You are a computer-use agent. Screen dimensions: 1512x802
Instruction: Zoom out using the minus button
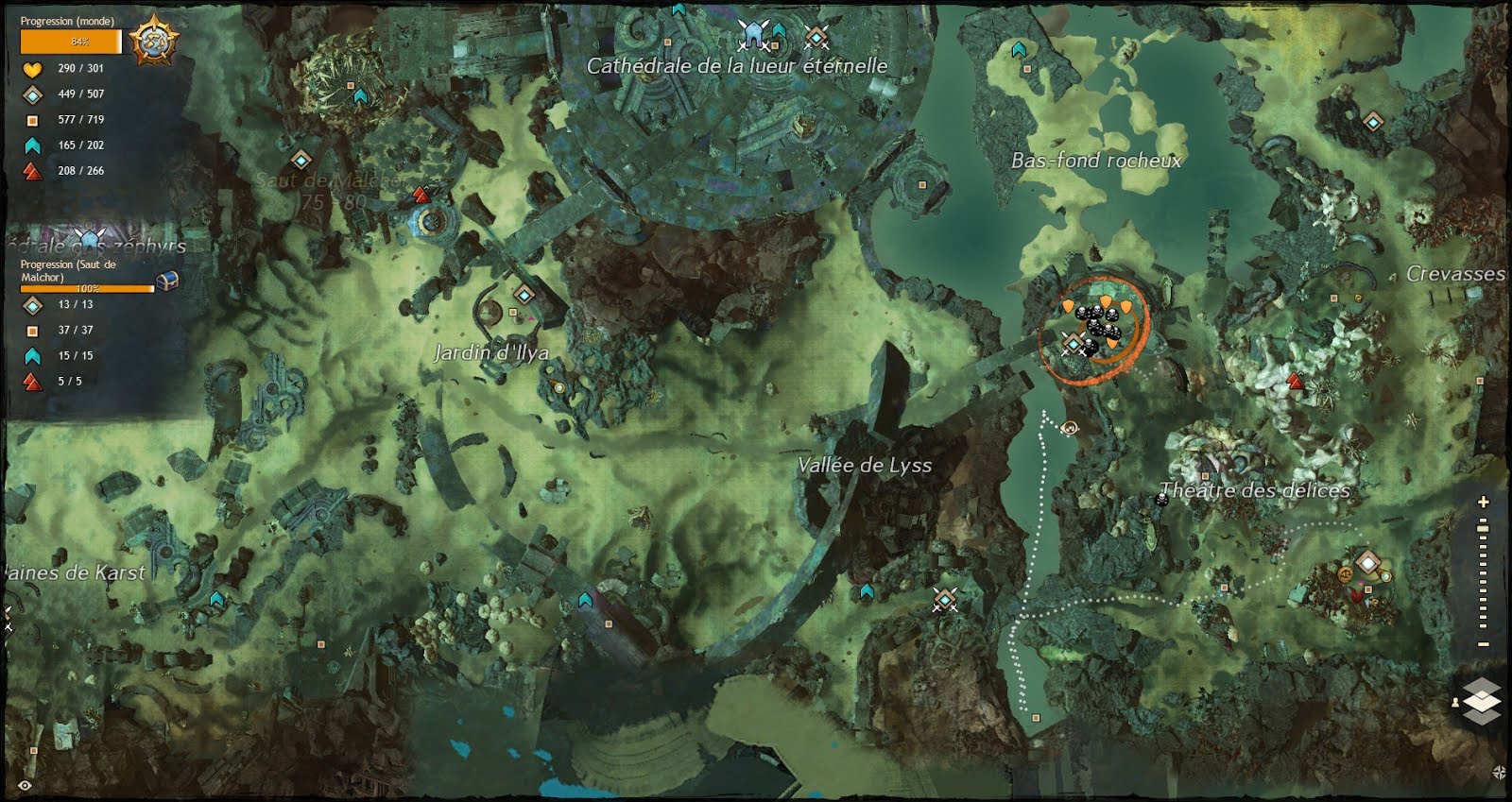point(1481,643)
